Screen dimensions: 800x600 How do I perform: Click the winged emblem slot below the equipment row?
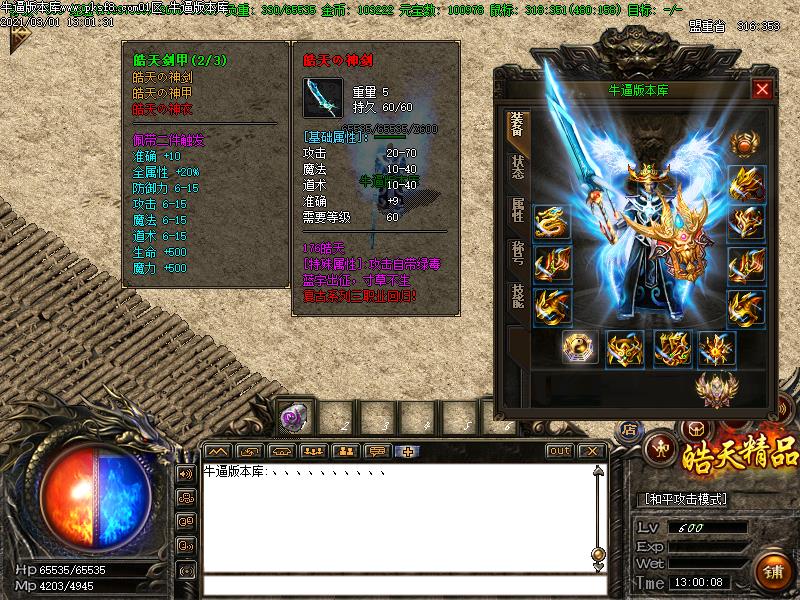[716, 388]
